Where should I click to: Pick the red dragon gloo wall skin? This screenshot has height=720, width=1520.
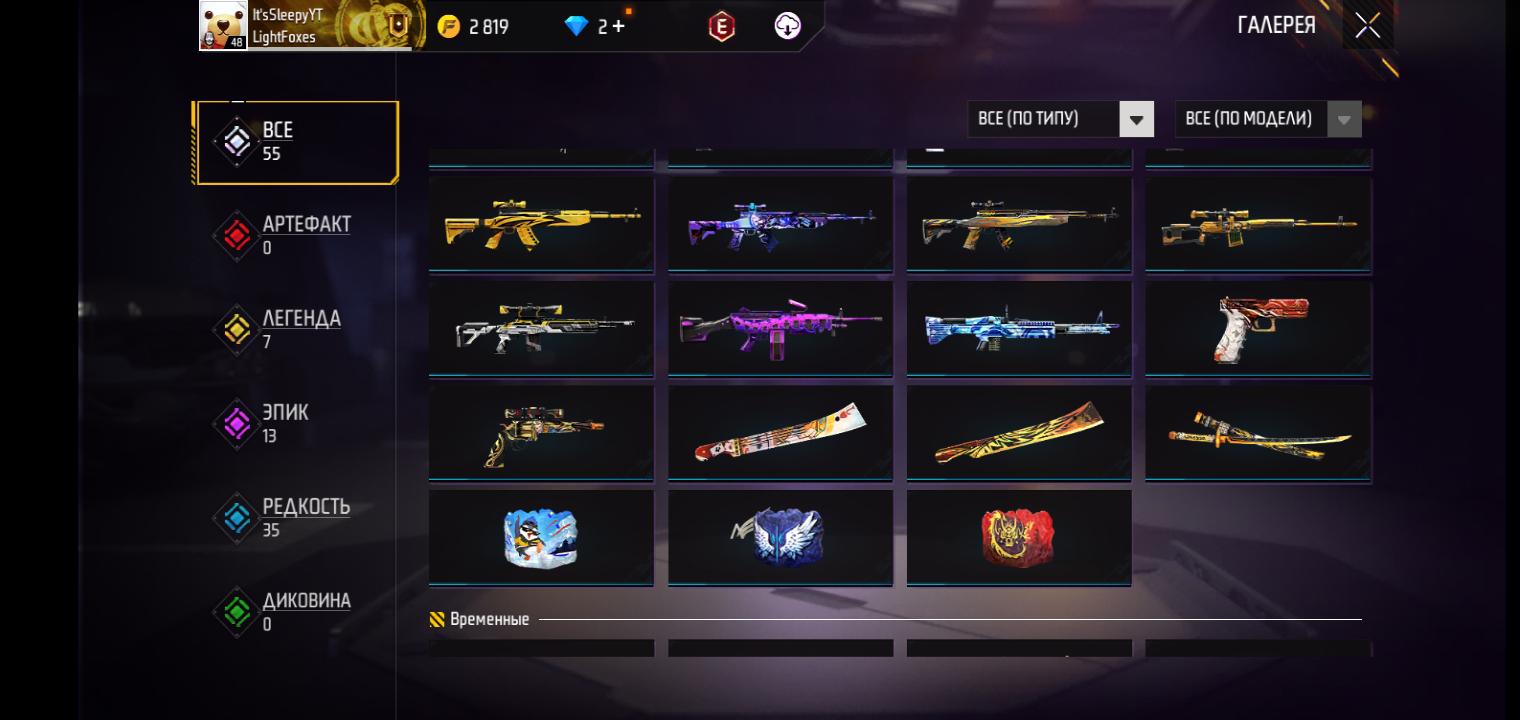(1019, 537)
